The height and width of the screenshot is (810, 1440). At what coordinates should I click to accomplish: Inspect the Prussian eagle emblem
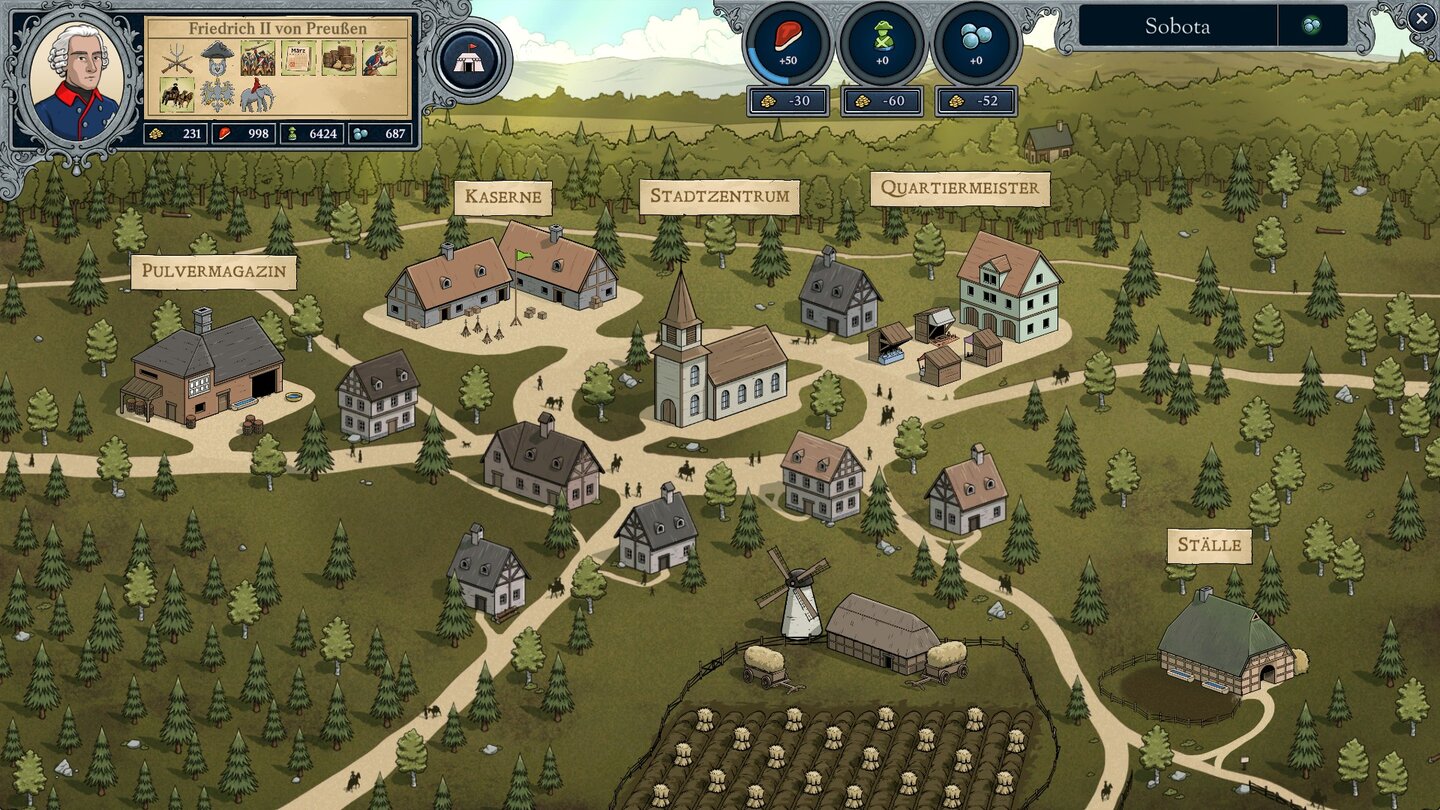click(x=217, y=96)
